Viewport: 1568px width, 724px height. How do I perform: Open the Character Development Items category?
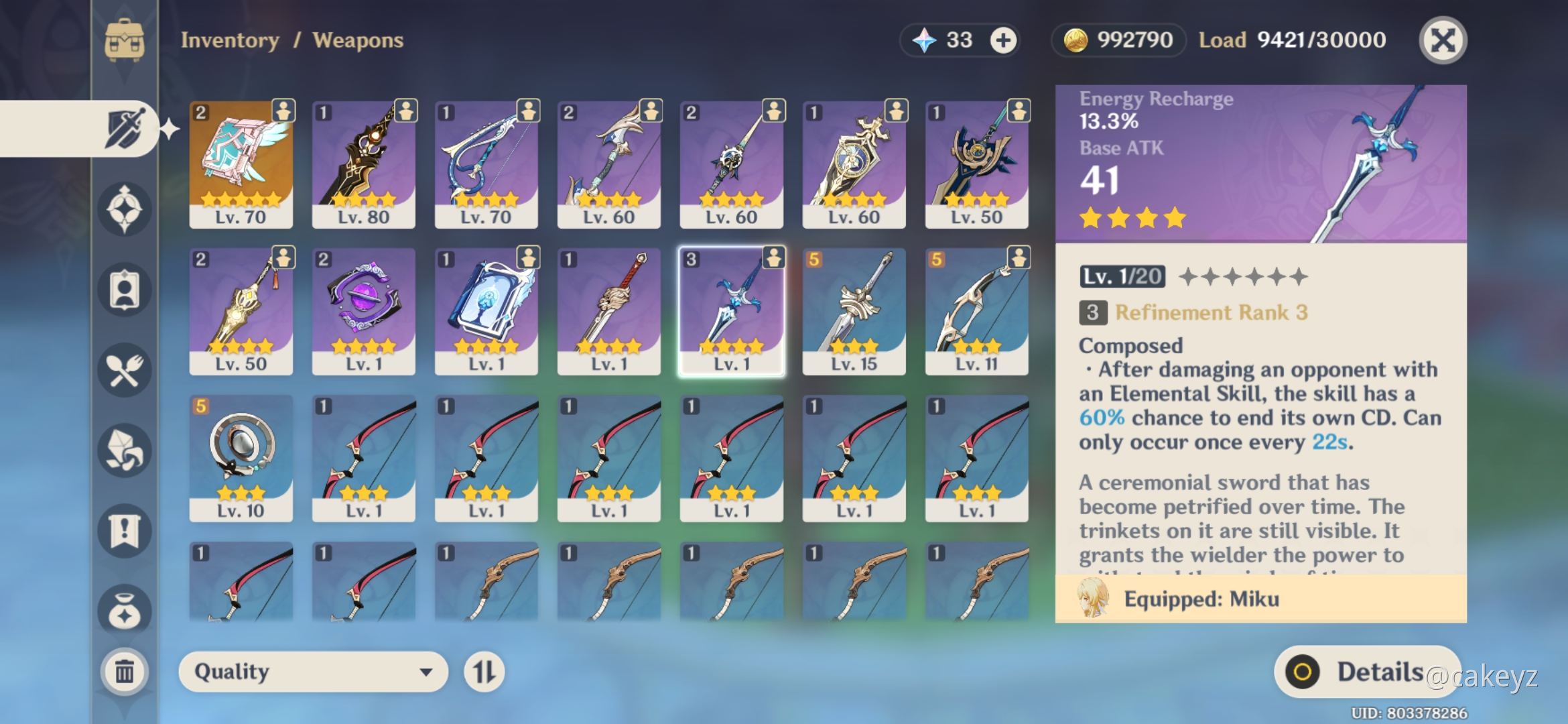pyautogui.click(x=124, y=288)
